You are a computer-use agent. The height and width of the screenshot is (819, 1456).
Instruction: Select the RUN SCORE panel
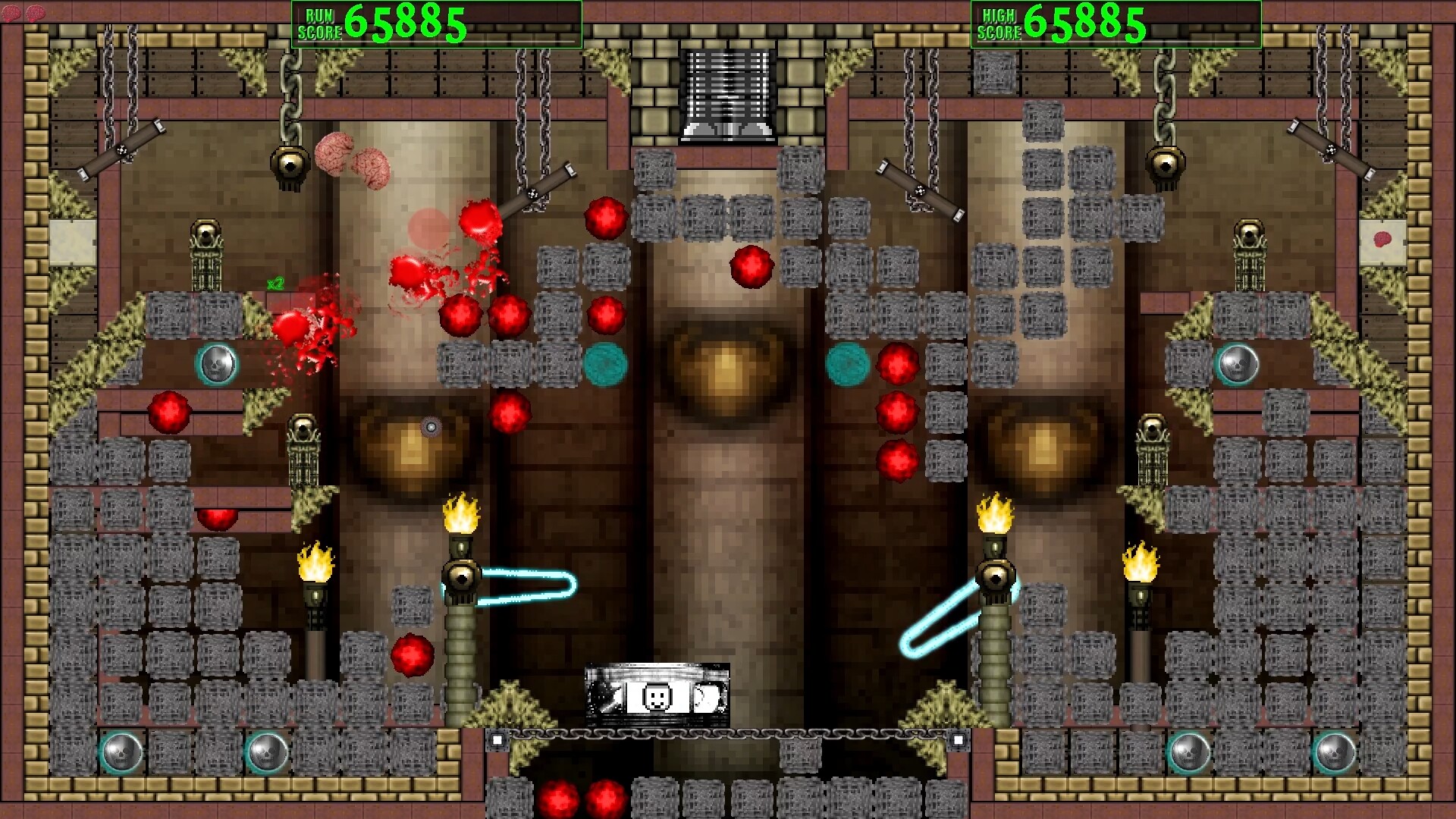click(x=436, y=19)
